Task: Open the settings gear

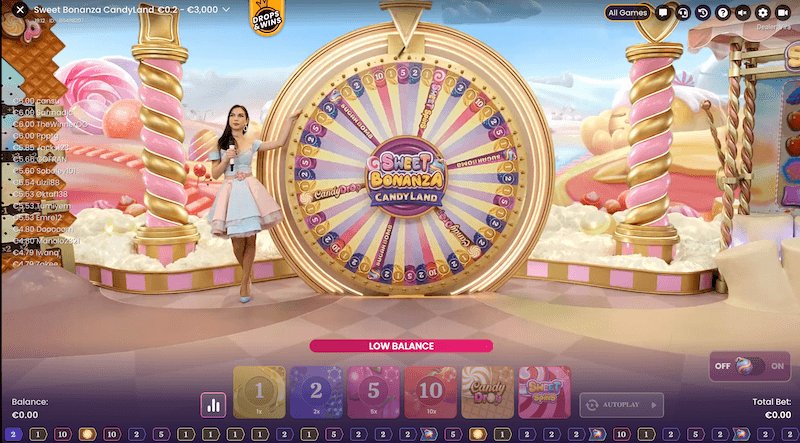Action: click(x=763, y=12)
